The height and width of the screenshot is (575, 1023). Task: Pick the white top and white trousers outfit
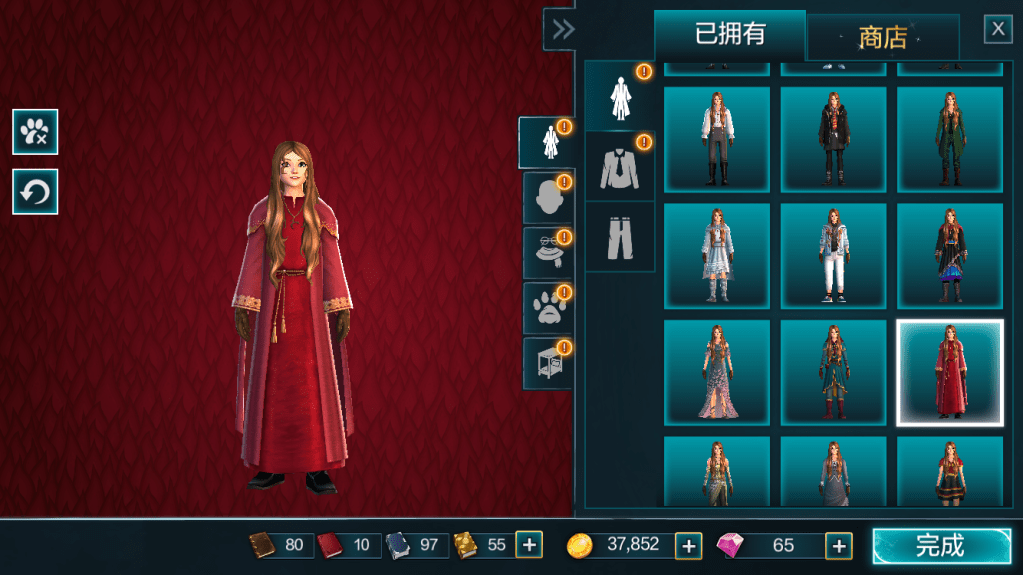tap(833, 256)
